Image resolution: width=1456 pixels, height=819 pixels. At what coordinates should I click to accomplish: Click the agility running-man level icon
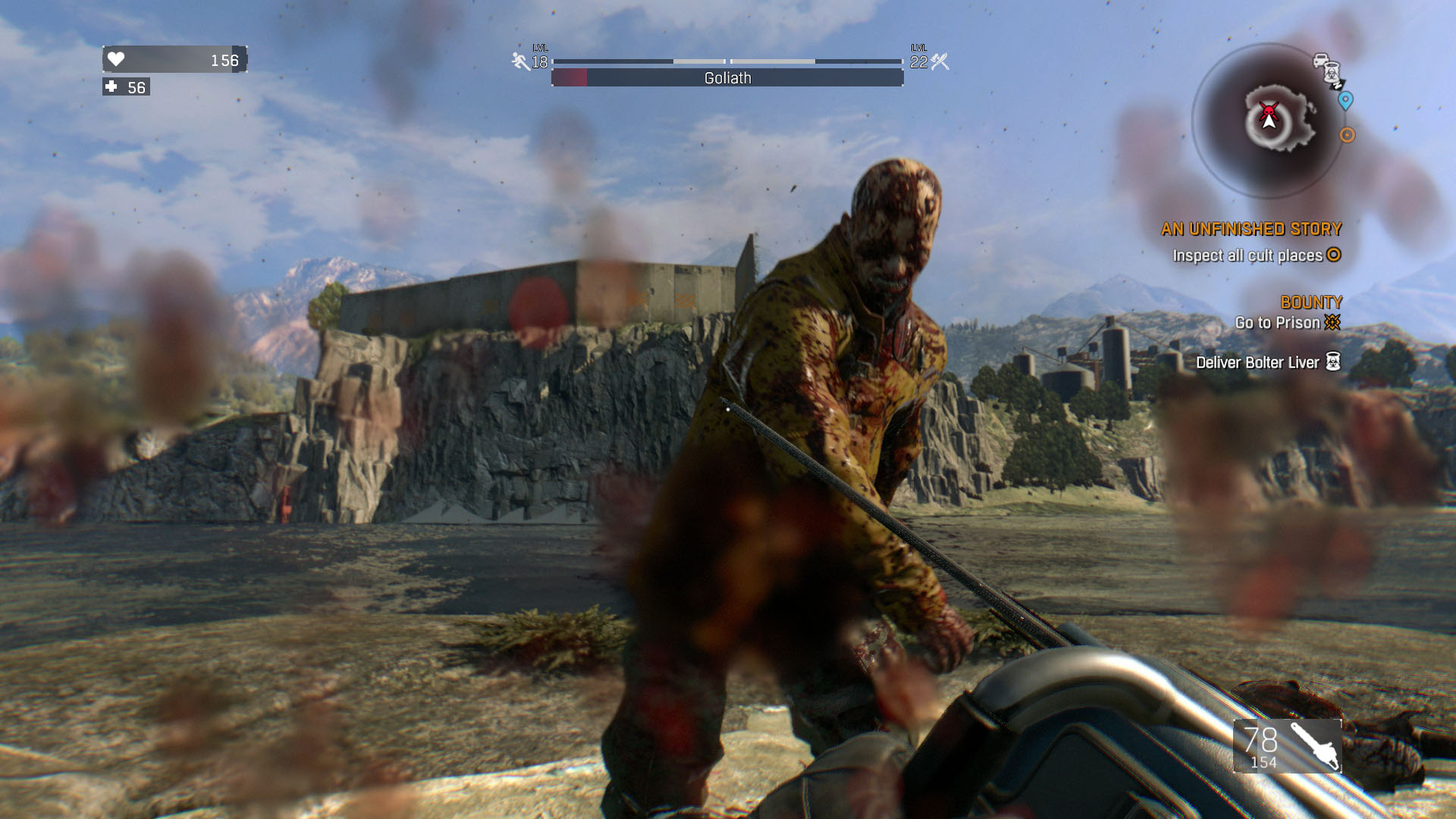click(520, 61)
